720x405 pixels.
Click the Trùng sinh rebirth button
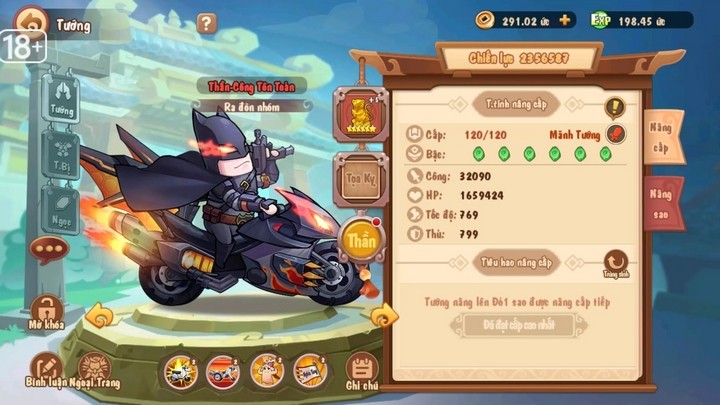pyautogui.click(x=615, y=264)
